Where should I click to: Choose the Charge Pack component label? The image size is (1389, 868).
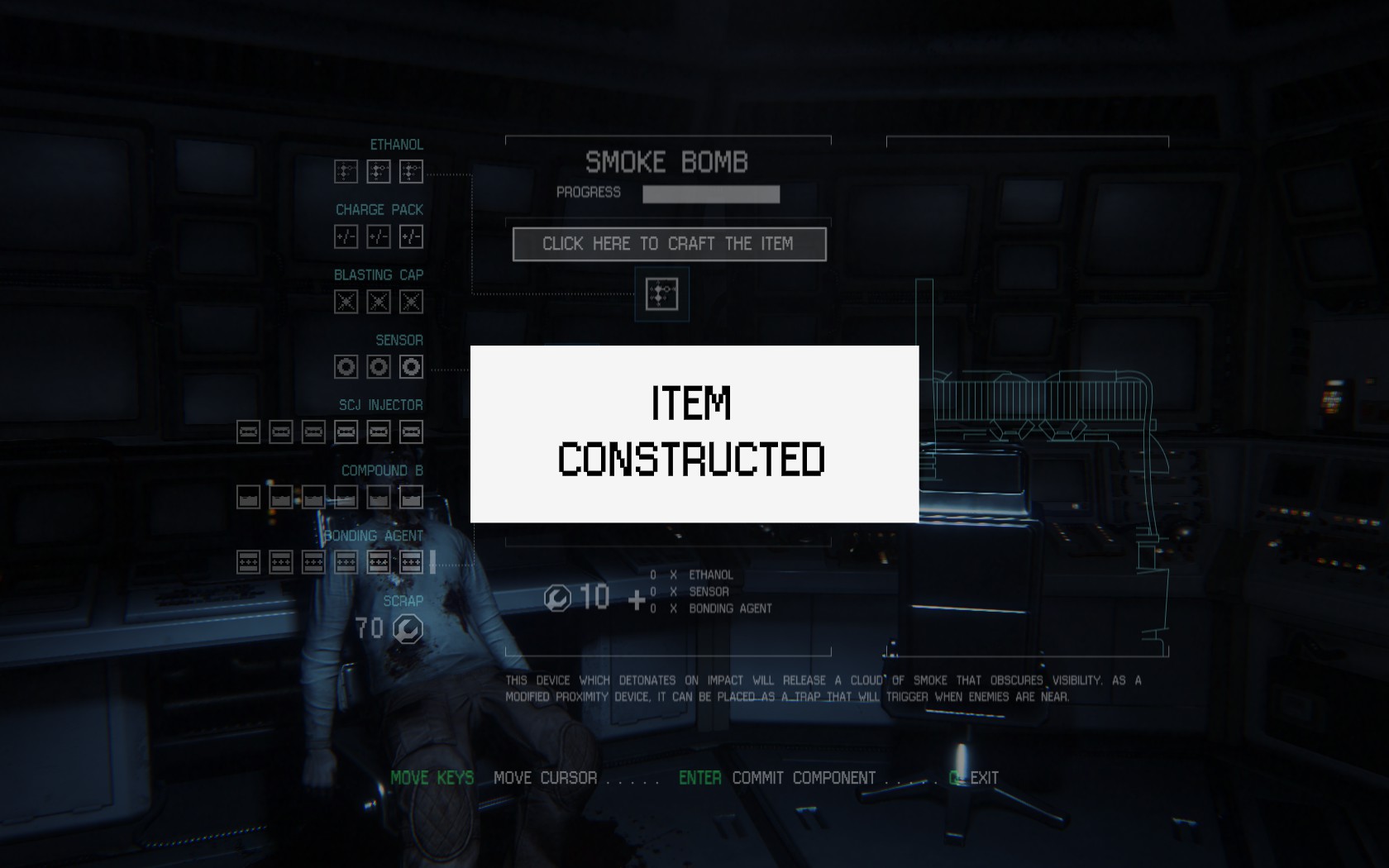click(379, 210)
